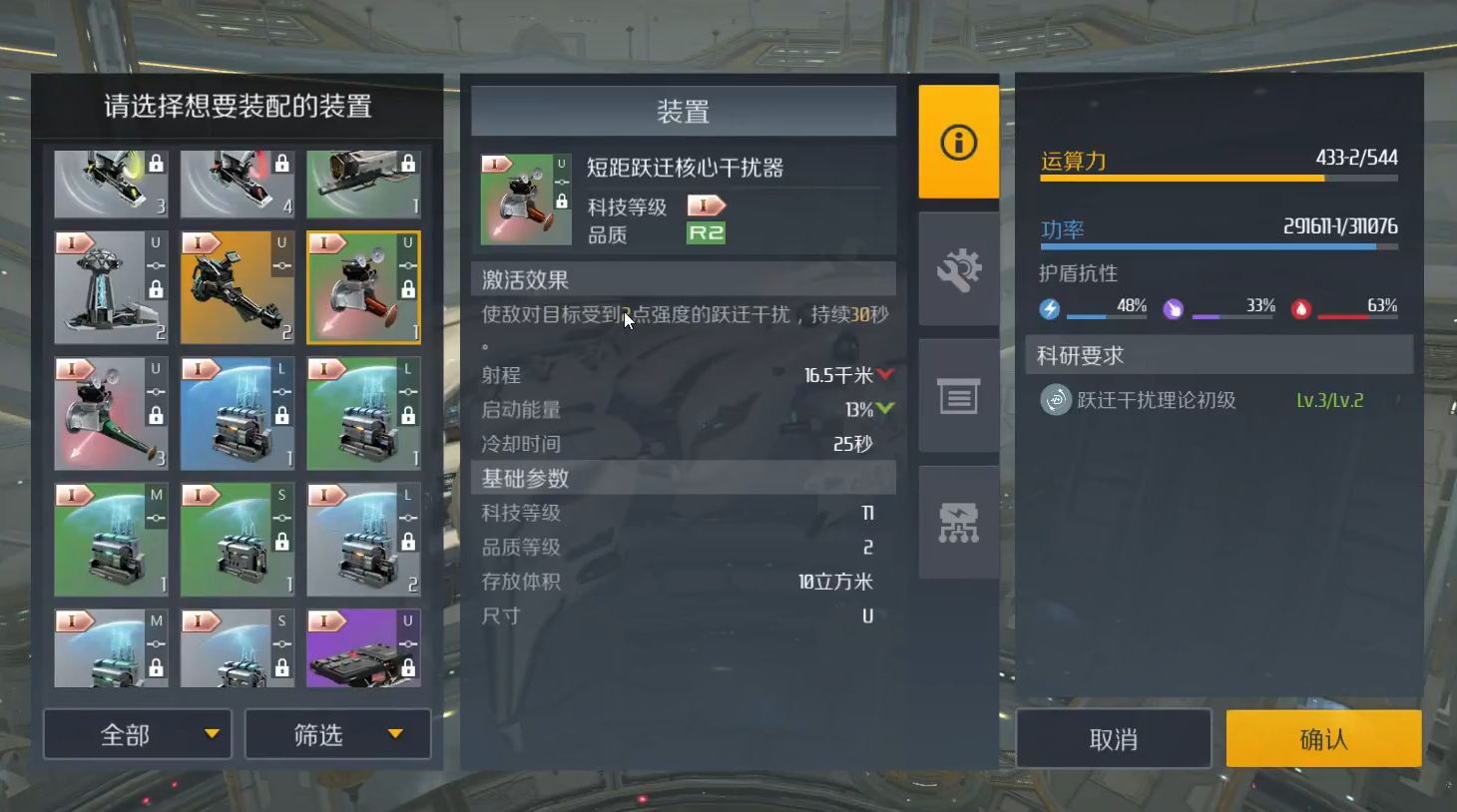Open the tech tree tab at bottom right
Image resolution: width=1457 pixels, height=812 pixels.
[x=957, y=522]
